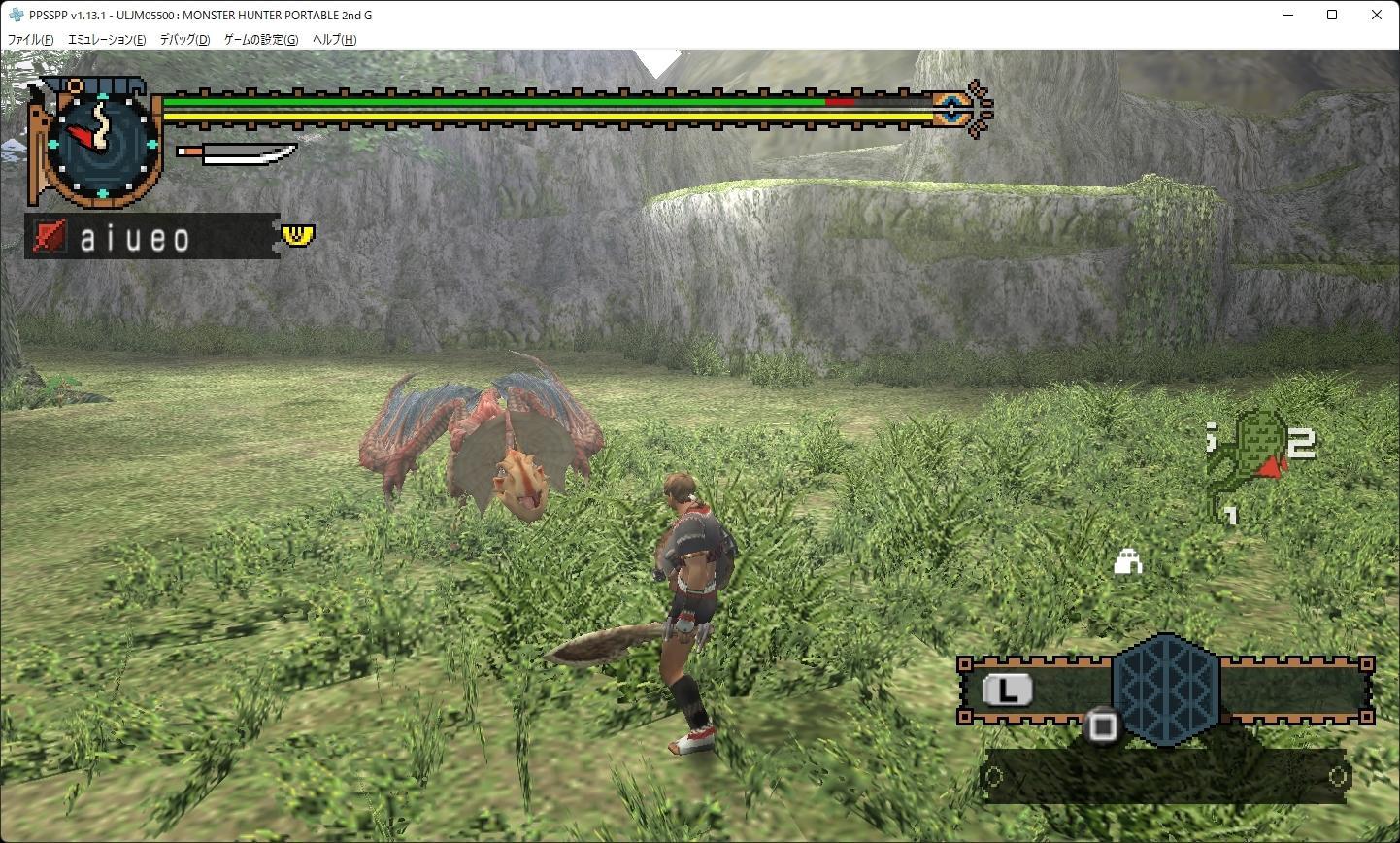The height and width of the screenshot is (843, 1400).
Task: Click the white Felyne icon near the minimap
Action: [x=1127, y=561]
